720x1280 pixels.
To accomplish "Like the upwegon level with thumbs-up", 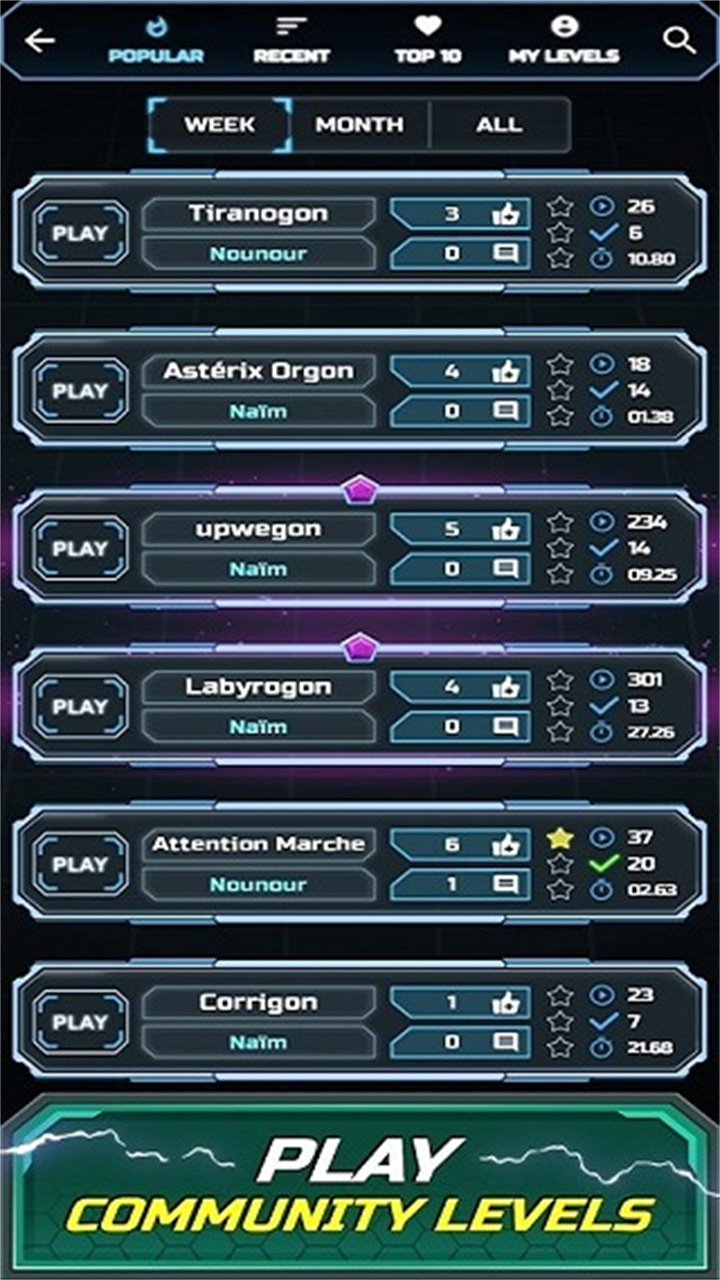I will pos(505,529).
